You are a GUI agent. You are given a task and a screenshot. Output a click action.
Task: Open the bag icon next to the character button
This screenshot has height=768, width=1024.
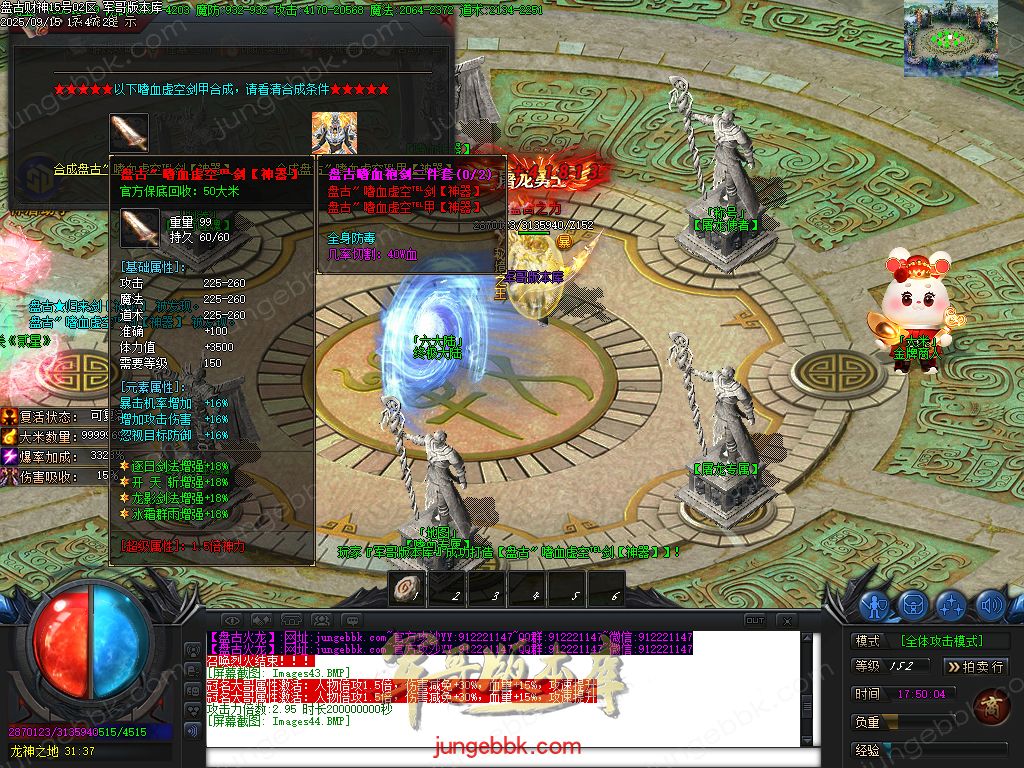coord(913,605)
